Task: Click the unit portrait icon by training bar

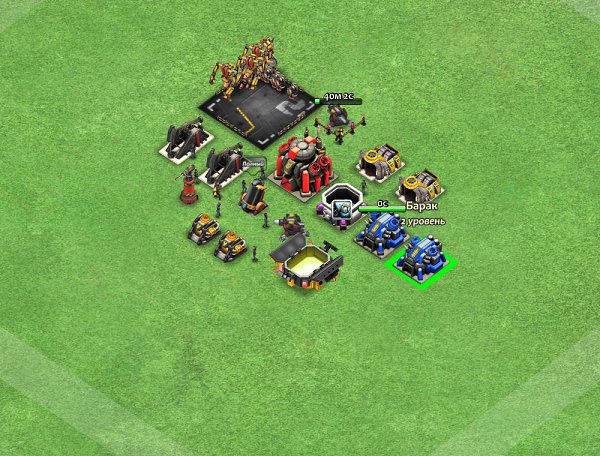Action: (342, 208)
